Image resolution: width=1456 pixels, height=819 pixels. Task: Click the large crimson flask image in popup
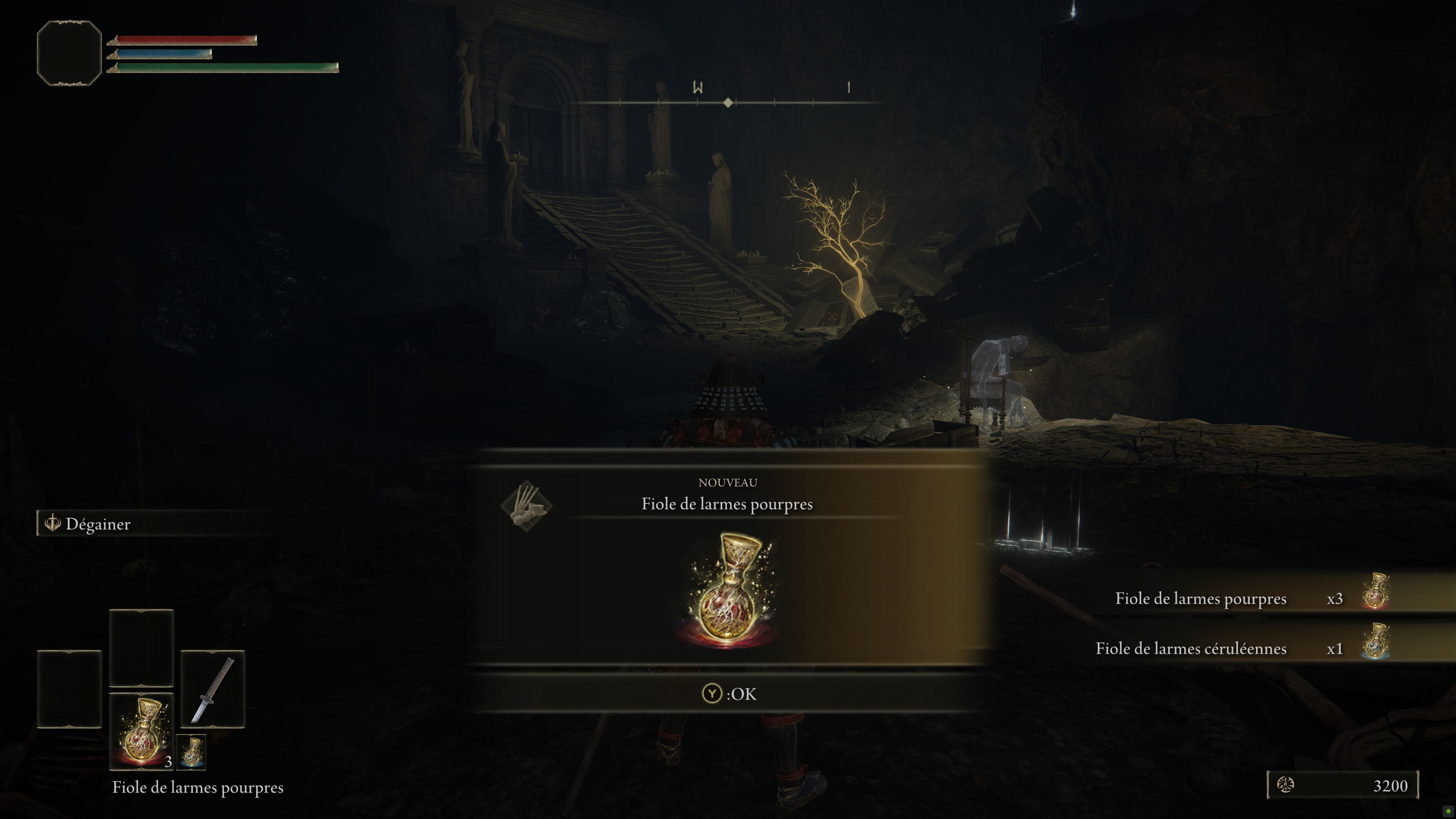[x=728, y=591]
